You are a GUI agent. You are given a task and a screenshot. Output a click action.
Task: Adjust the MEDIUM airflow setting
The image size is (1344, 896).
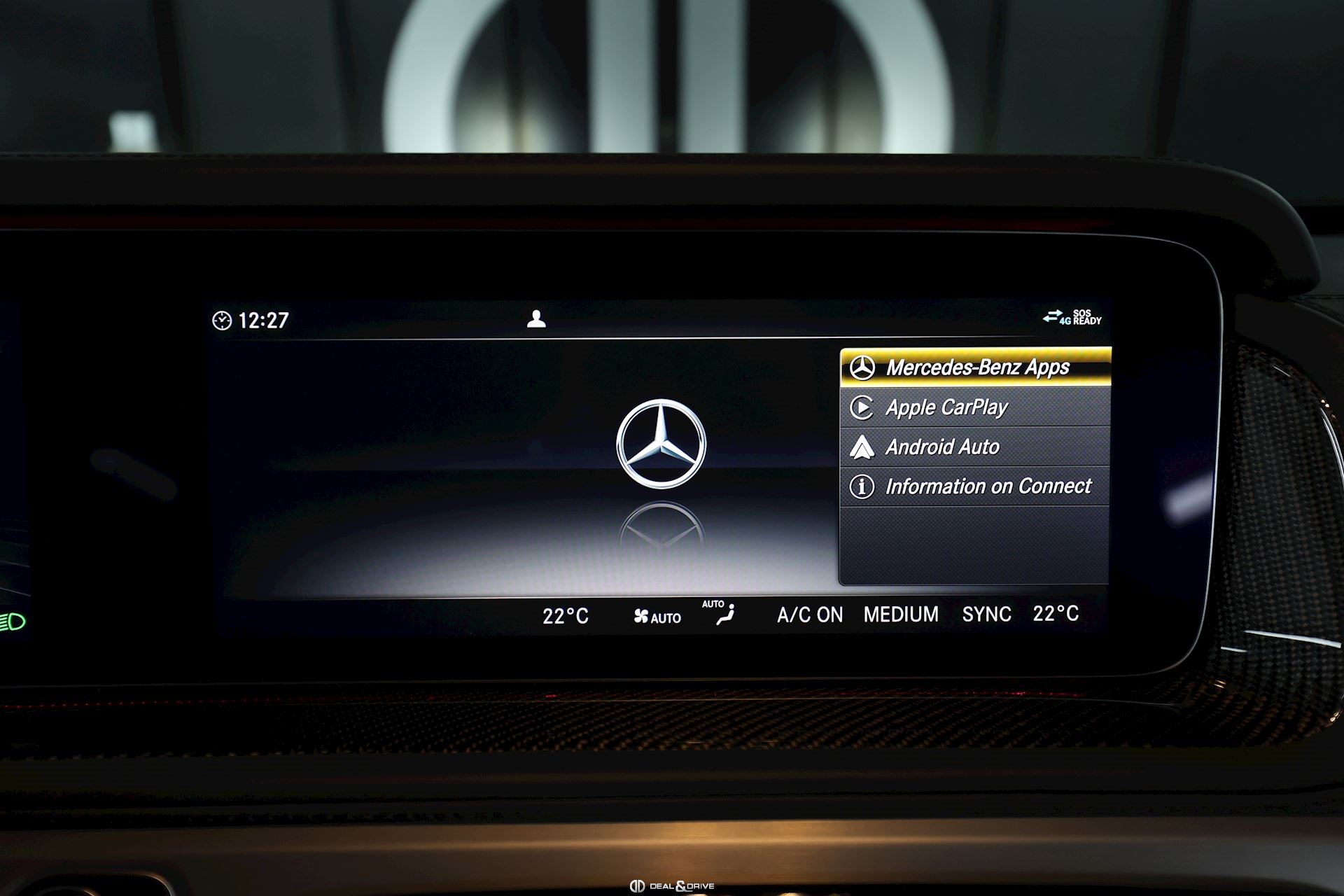pyautogui.click(x=901, y=615)
